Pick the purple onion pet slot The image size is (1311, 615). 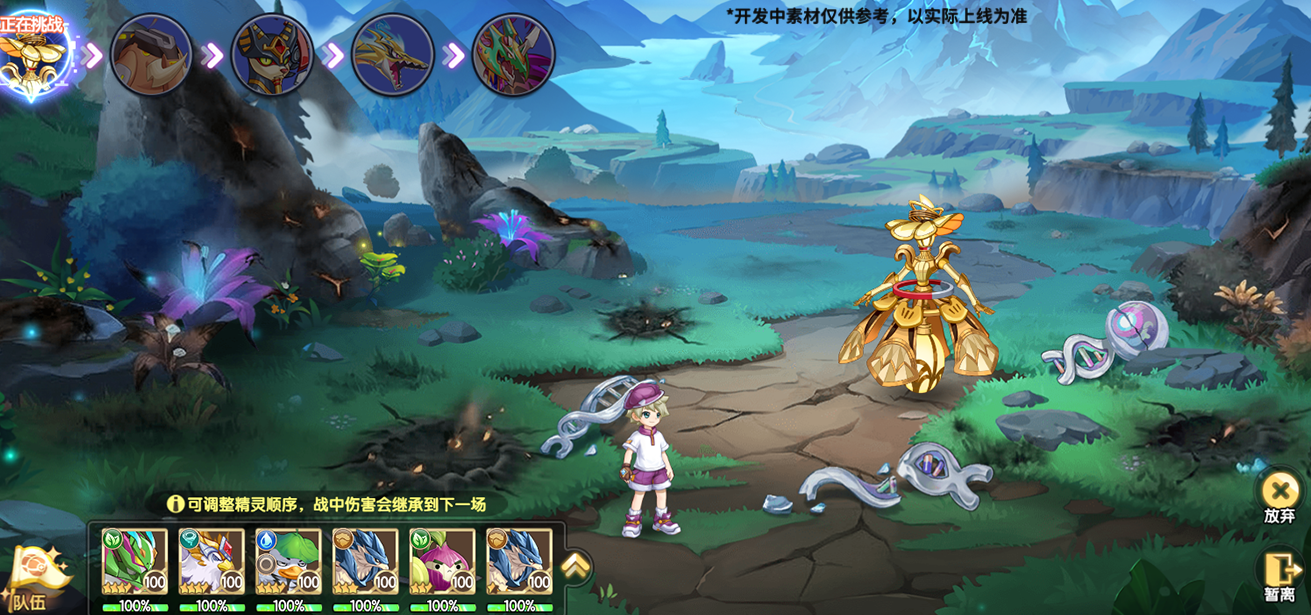pos(442,561)
